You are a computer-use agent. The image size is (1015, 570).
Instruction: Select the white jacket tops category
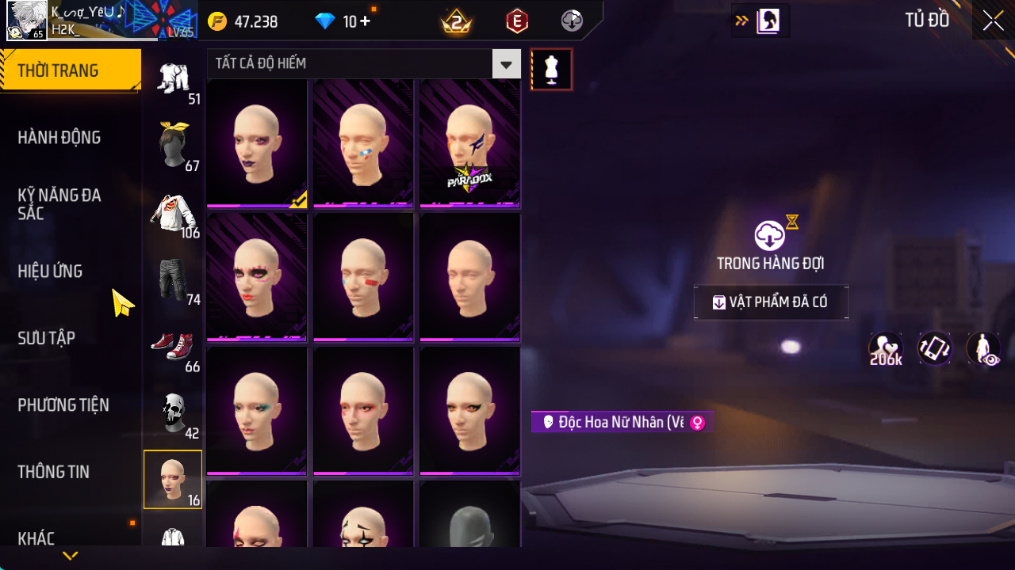pyautogui.click(x=173, y=211)
